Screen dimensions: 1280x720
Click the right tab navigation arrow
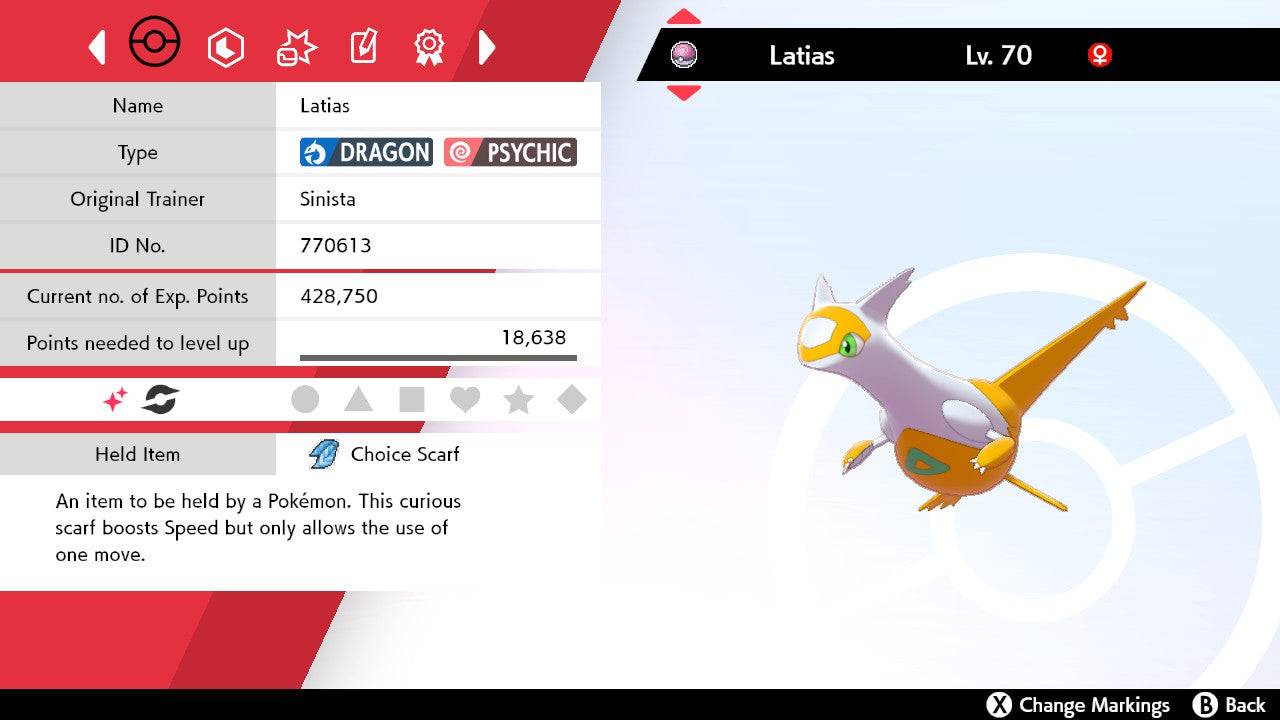(487, 47)
